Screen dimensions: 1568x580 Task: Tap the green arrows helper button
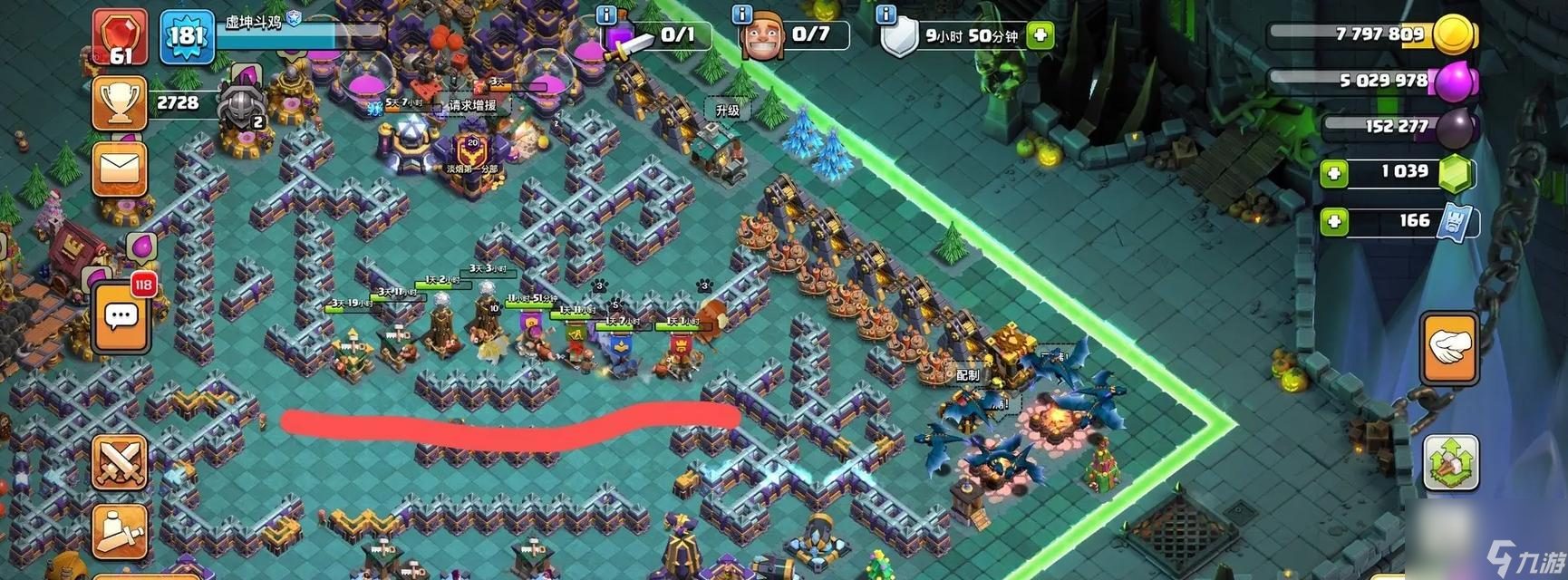coord(1449,462)
